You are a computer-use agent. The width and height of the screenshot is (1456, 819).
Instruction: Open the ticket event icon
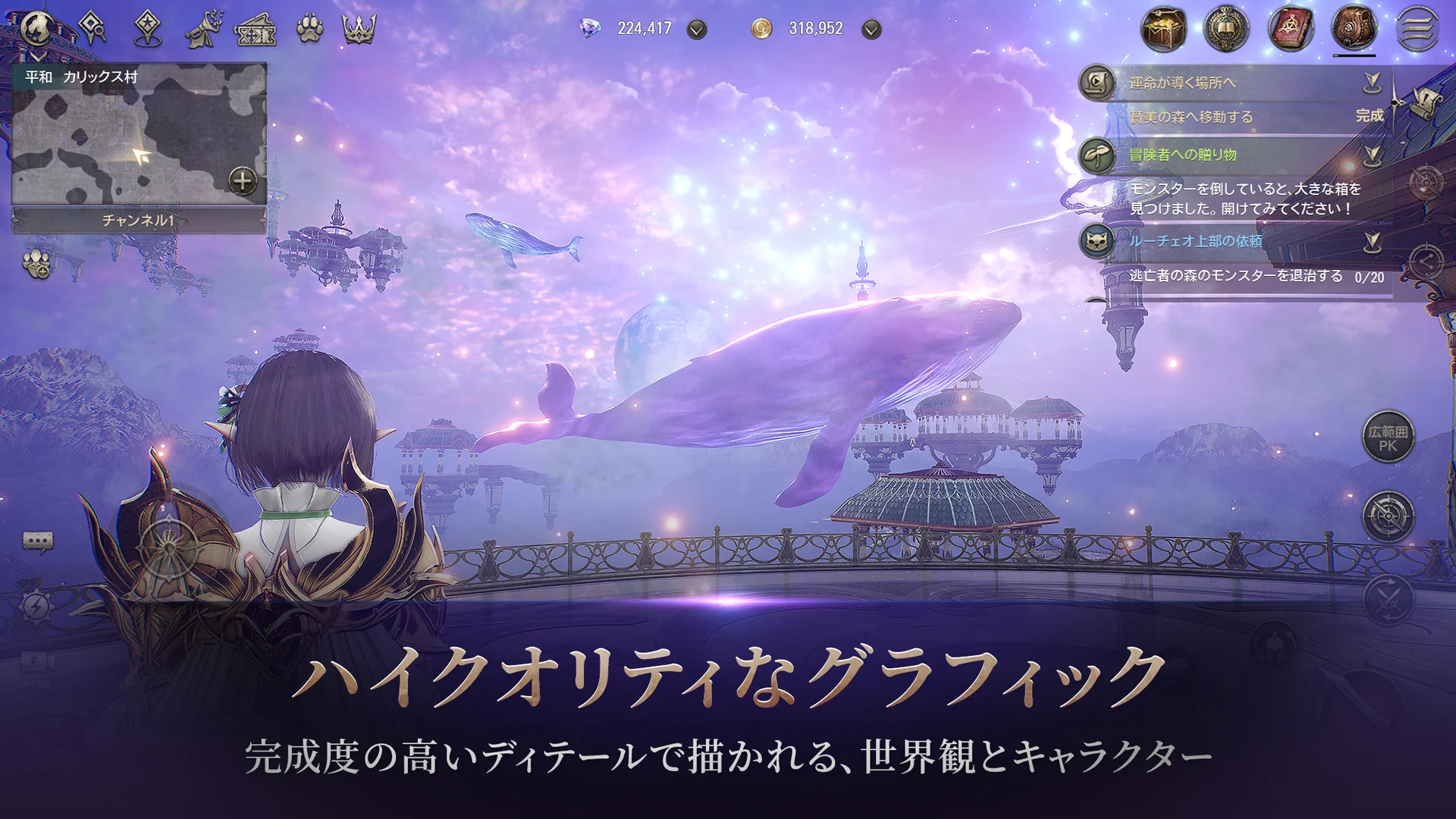pyautogui.click(x=256, y=30)
